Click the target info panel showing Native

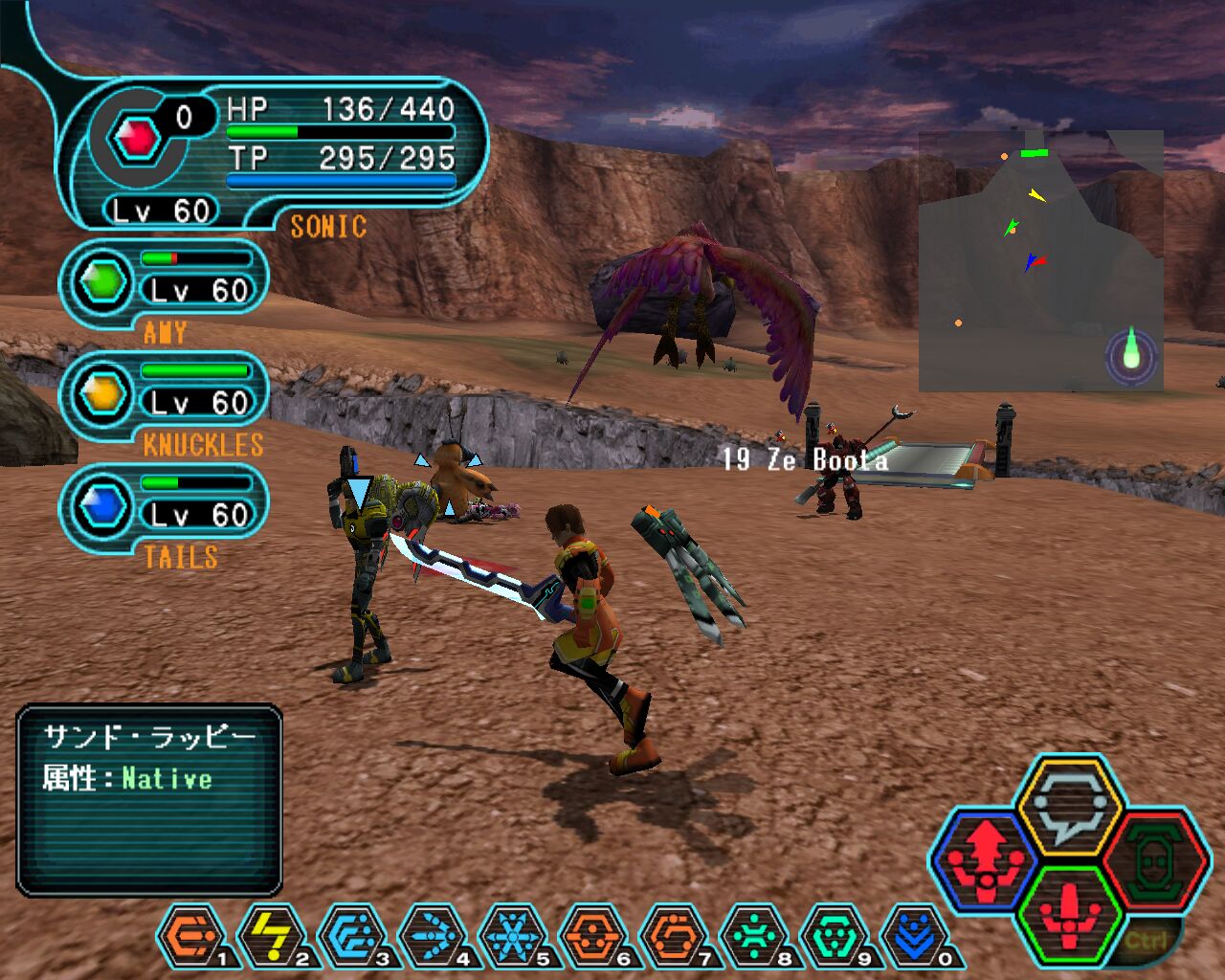tap(149, 800)
